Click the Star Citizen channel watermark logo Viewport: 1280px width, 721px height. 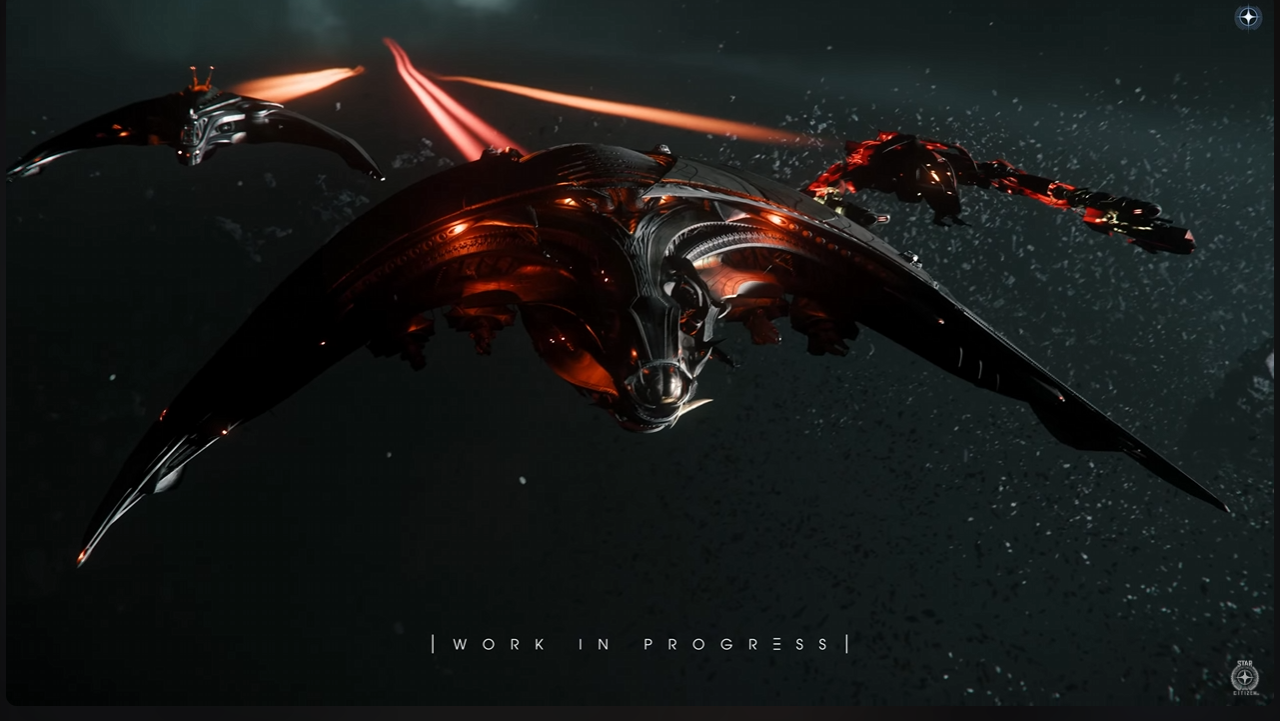pyautogui.click(x=1244, y=676)
